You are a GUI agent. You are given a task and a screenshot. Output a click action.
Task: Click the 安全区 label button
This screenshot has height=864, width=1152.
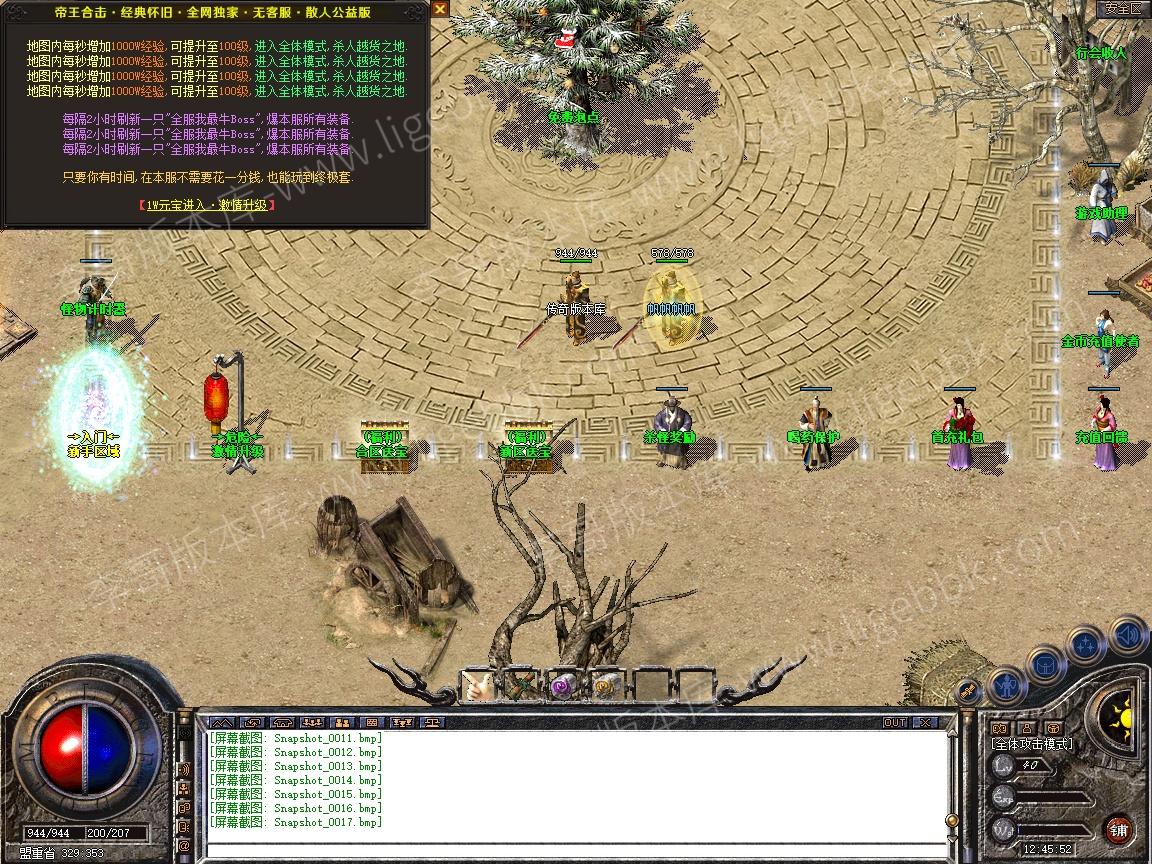click(1123, 8)
